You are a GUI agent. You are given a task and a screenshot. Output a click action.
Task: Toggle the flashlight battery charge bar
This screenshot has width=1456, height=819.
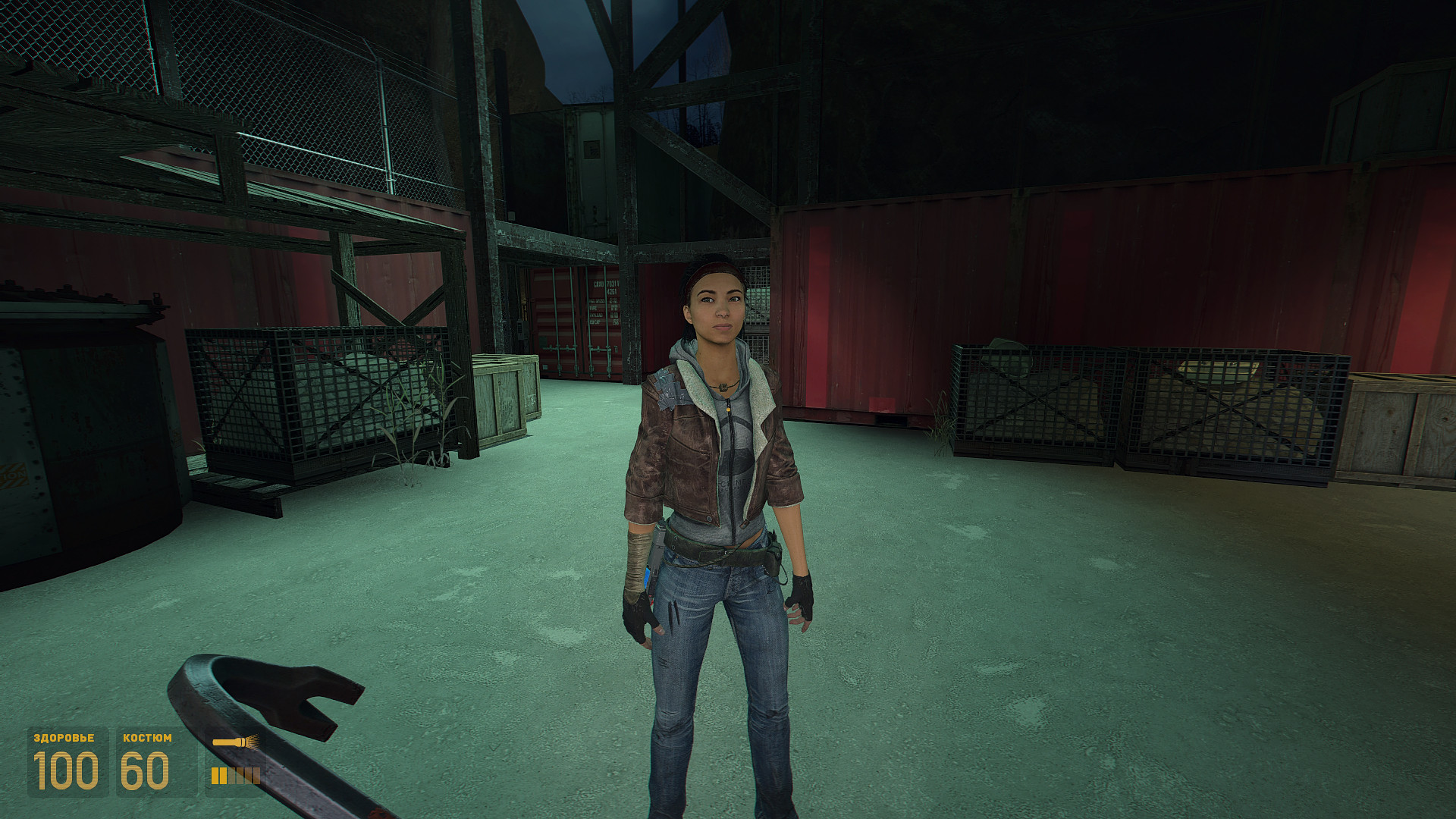(235, 775)
